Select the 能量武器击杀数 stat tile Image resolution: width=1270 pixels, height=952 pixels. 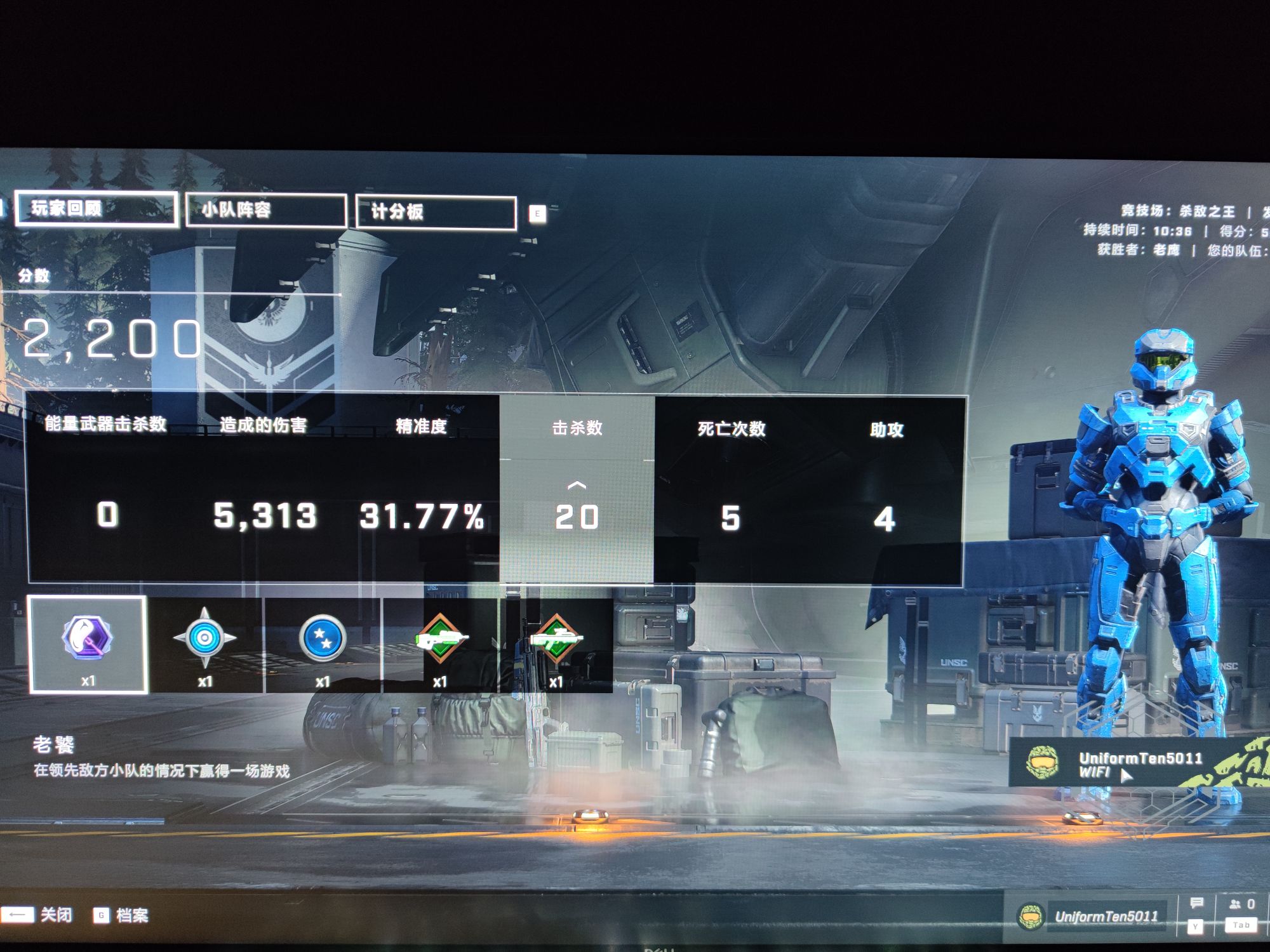[x=106, y=489]
